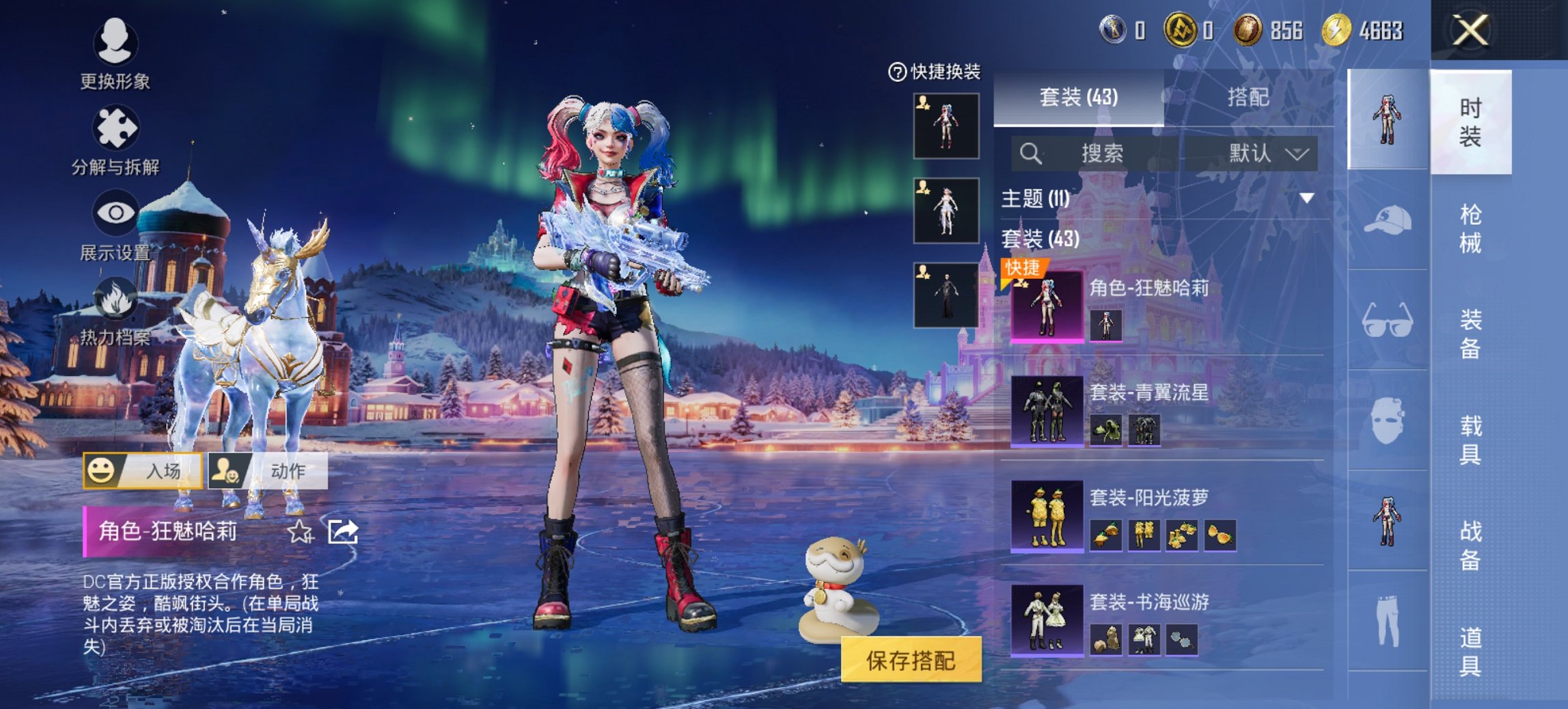The width and height of the screenshot is (1568, 709).
Task: Select the 动作 action emote button
Action: (268, 470)
